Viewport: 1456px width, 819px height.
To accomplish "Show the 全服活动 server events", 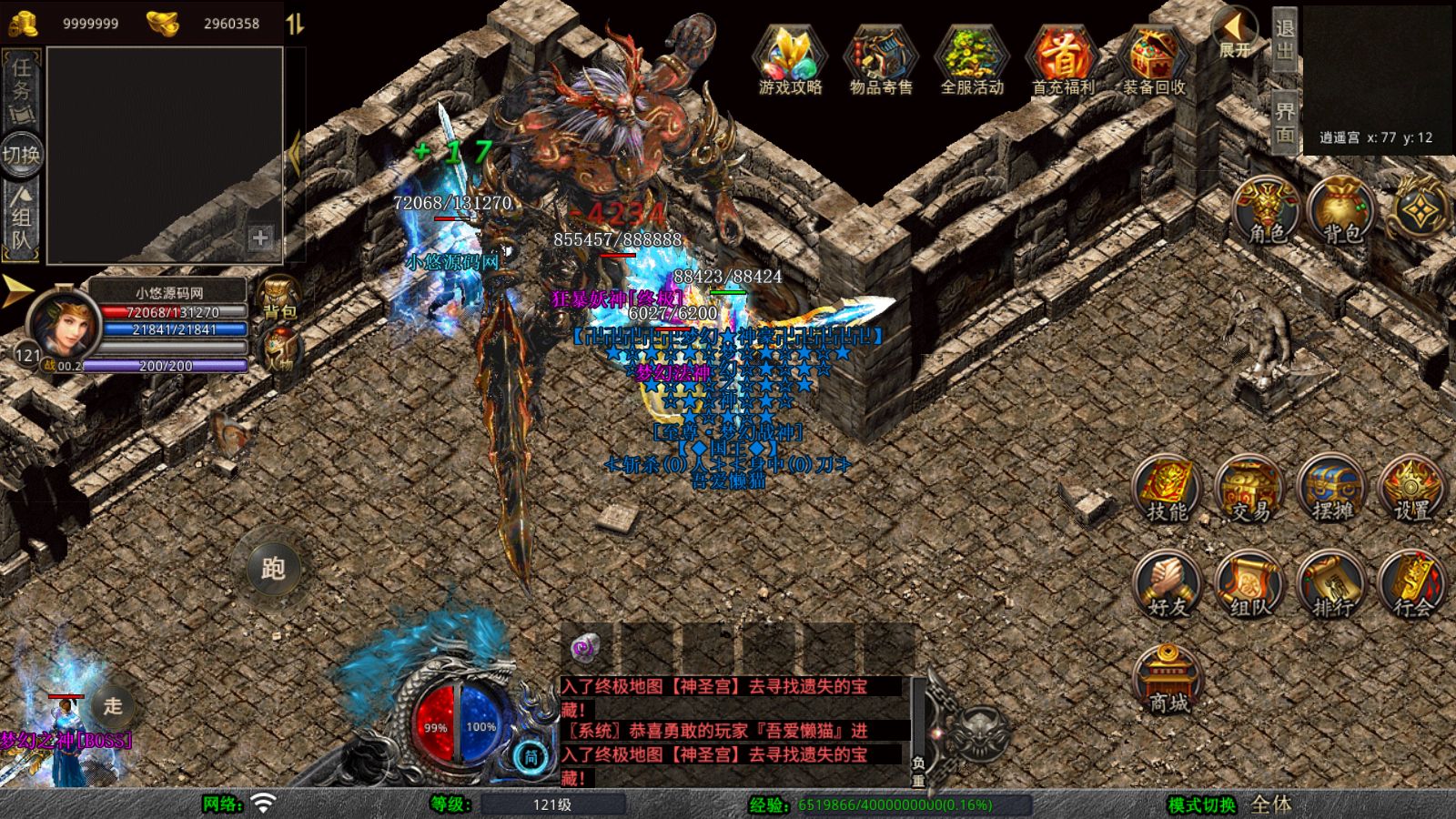I will coord(971,59).
